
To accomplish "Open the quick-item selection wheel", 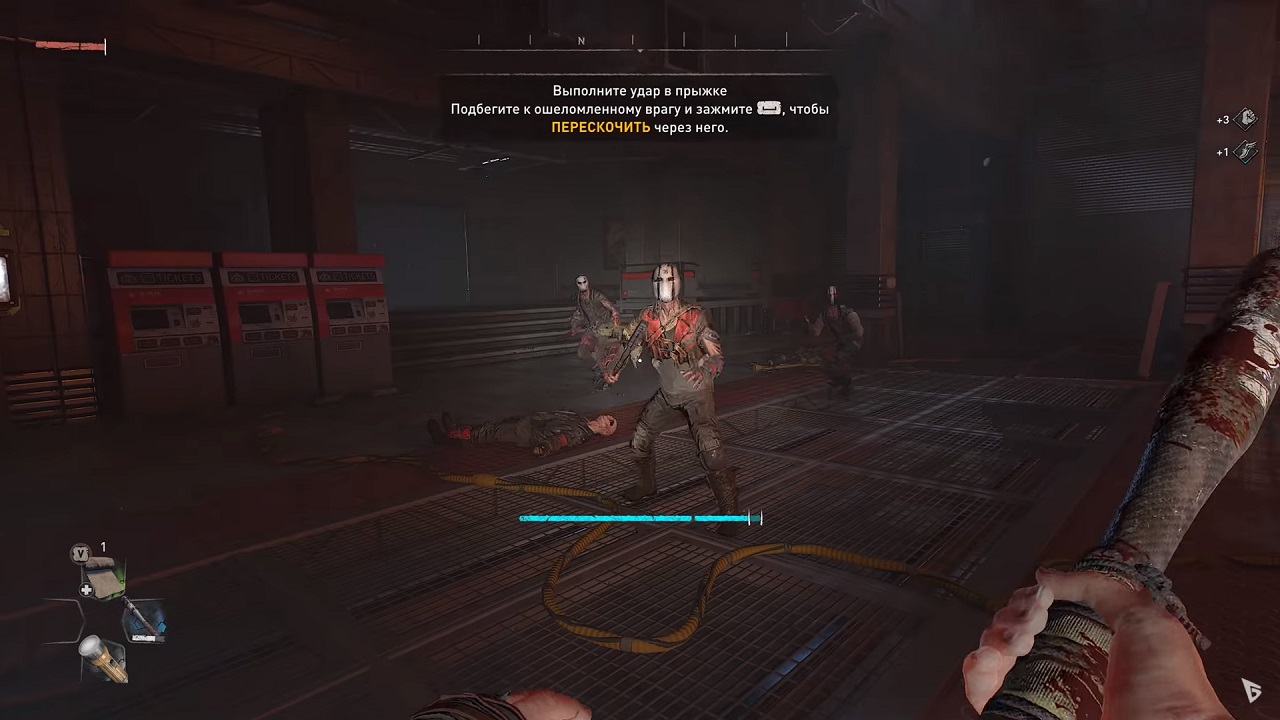I will [x=100, y=620].
